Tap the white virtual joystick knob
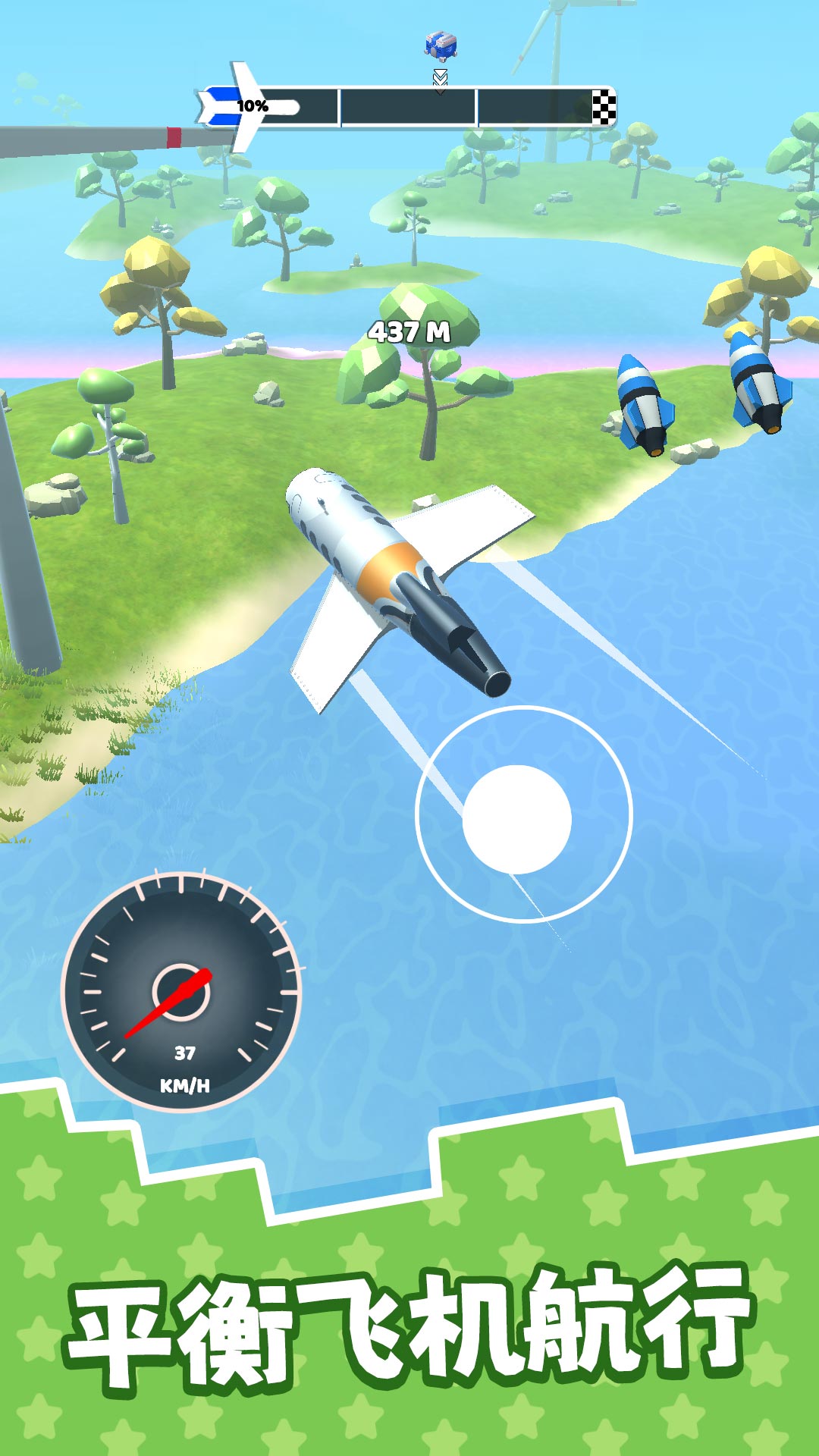Screen dimensions: 819x1456 516,819
